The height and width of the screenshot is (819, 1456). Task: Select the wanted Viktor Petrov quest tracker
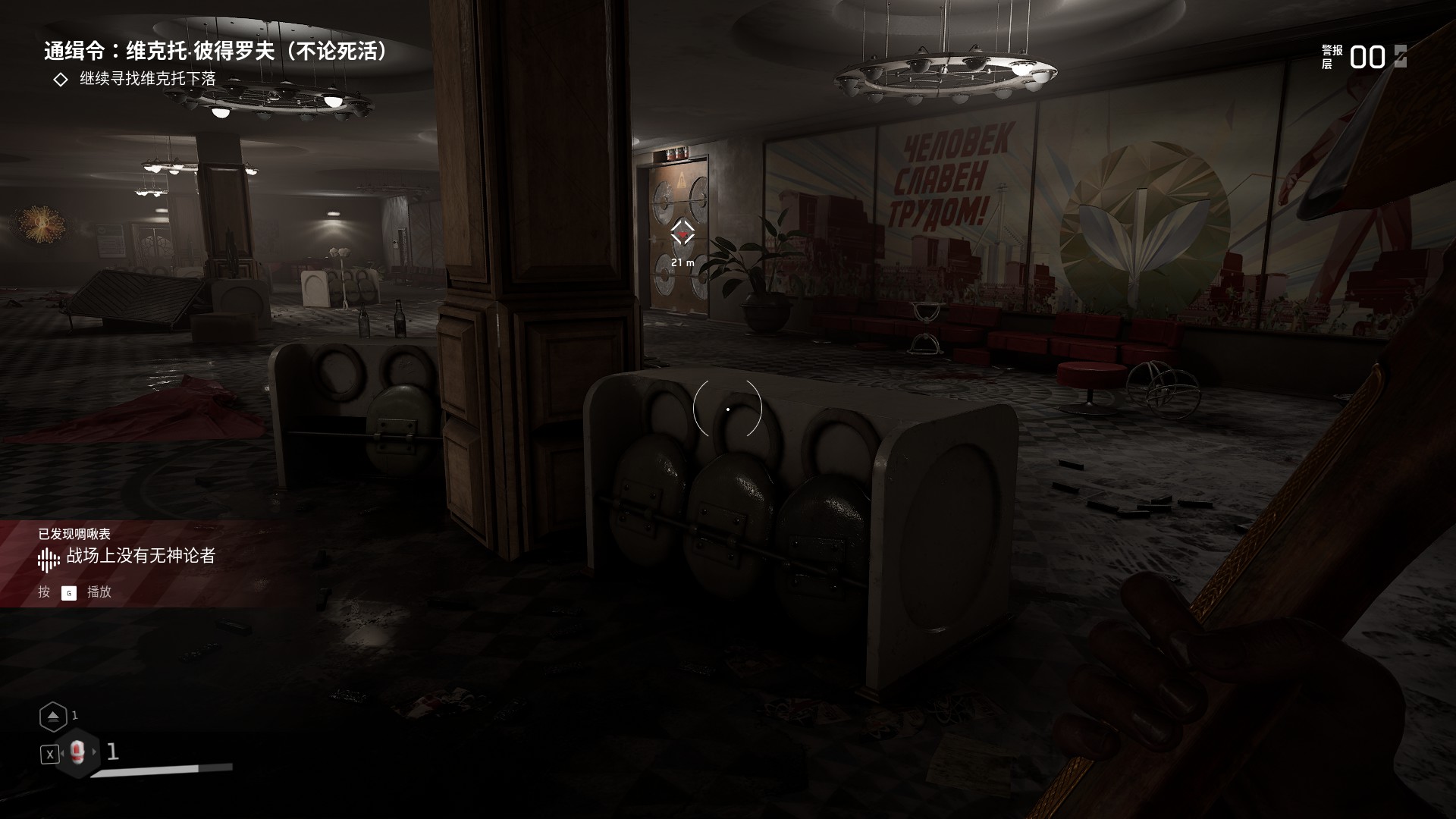216,52
